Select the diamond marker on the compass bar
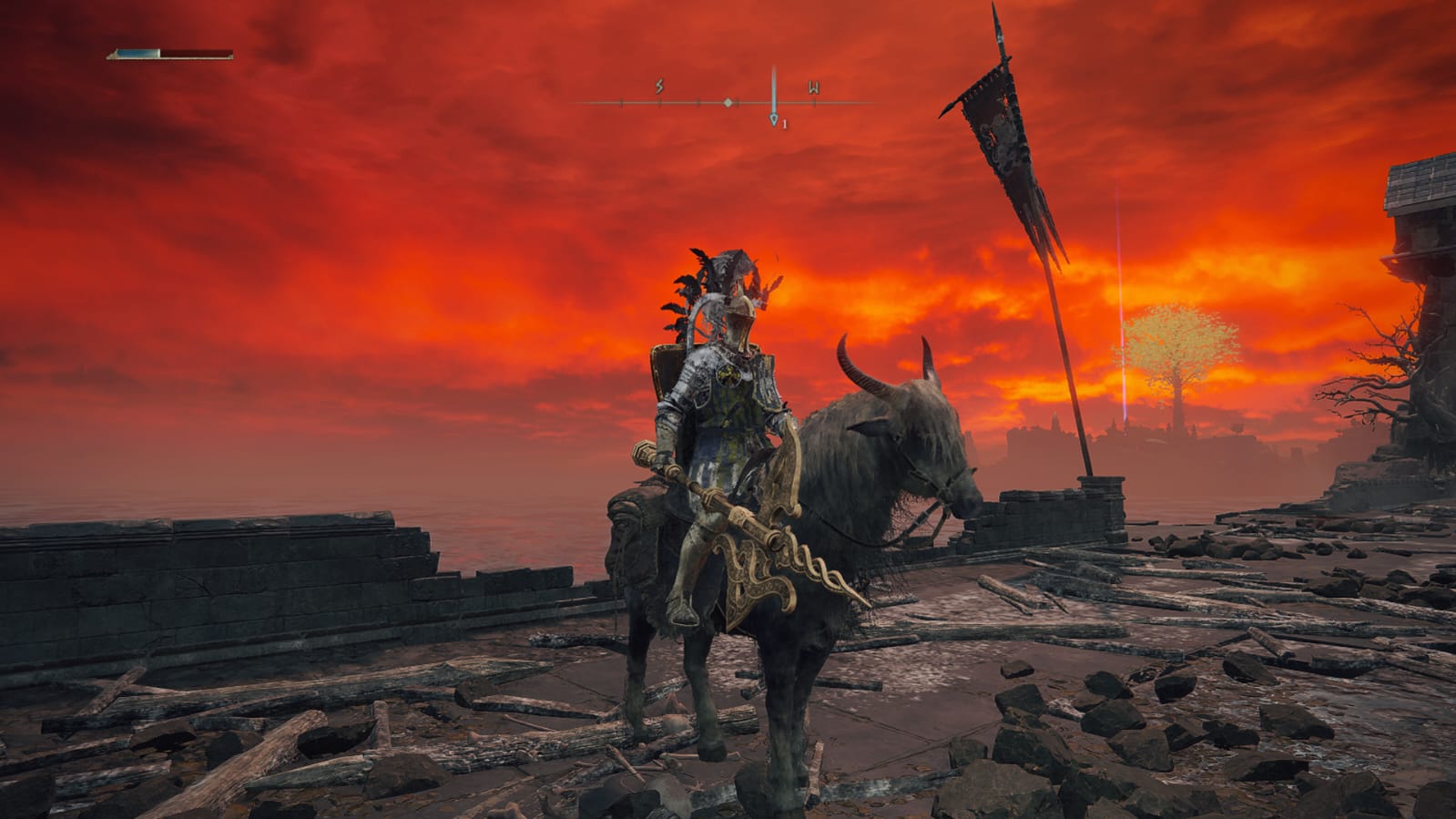Image resolution: width=1456 pixels, height=819 pixels. coord(728,103)
